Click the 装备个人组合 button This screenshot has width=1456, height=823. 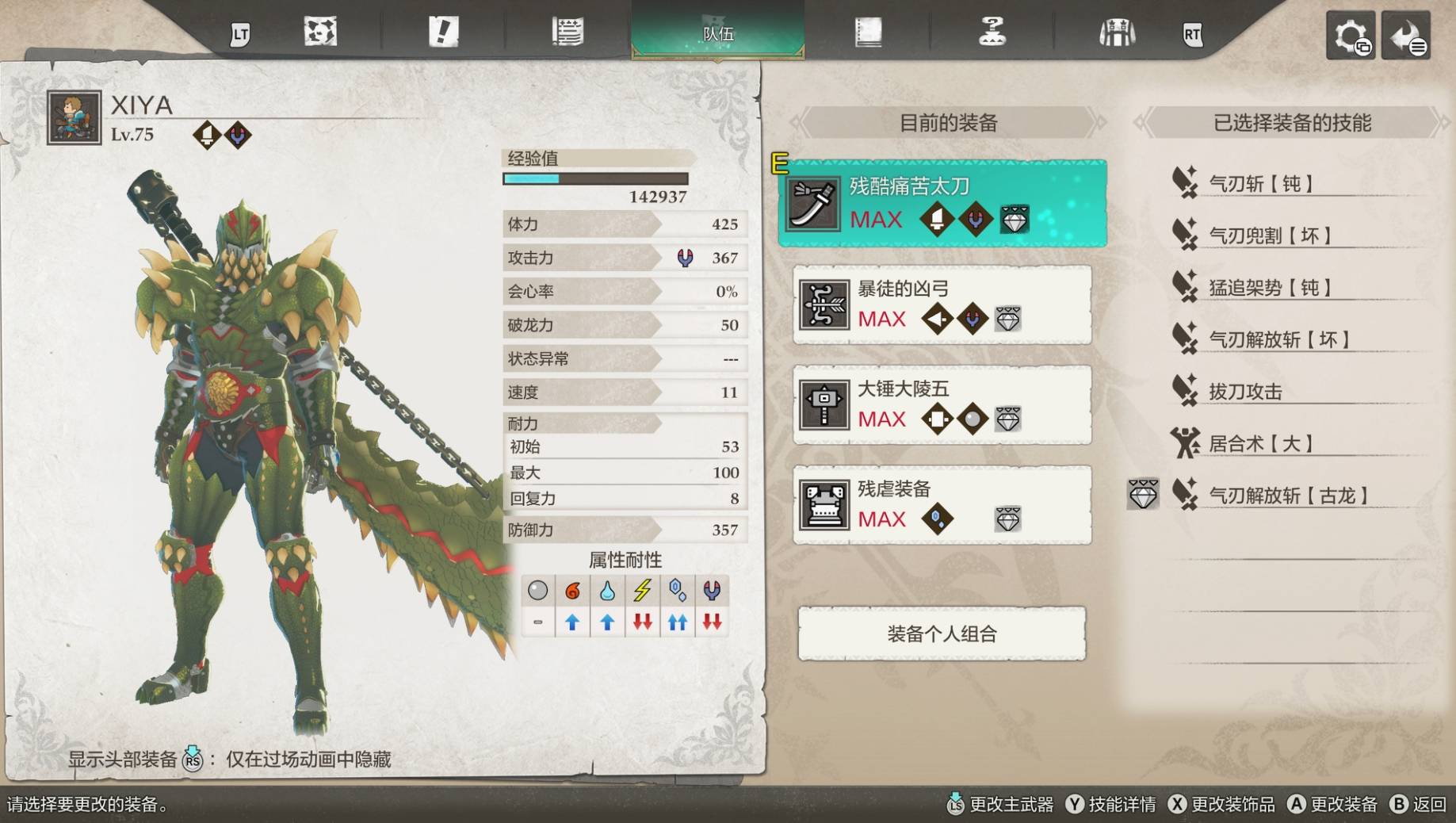pos(942,634)
